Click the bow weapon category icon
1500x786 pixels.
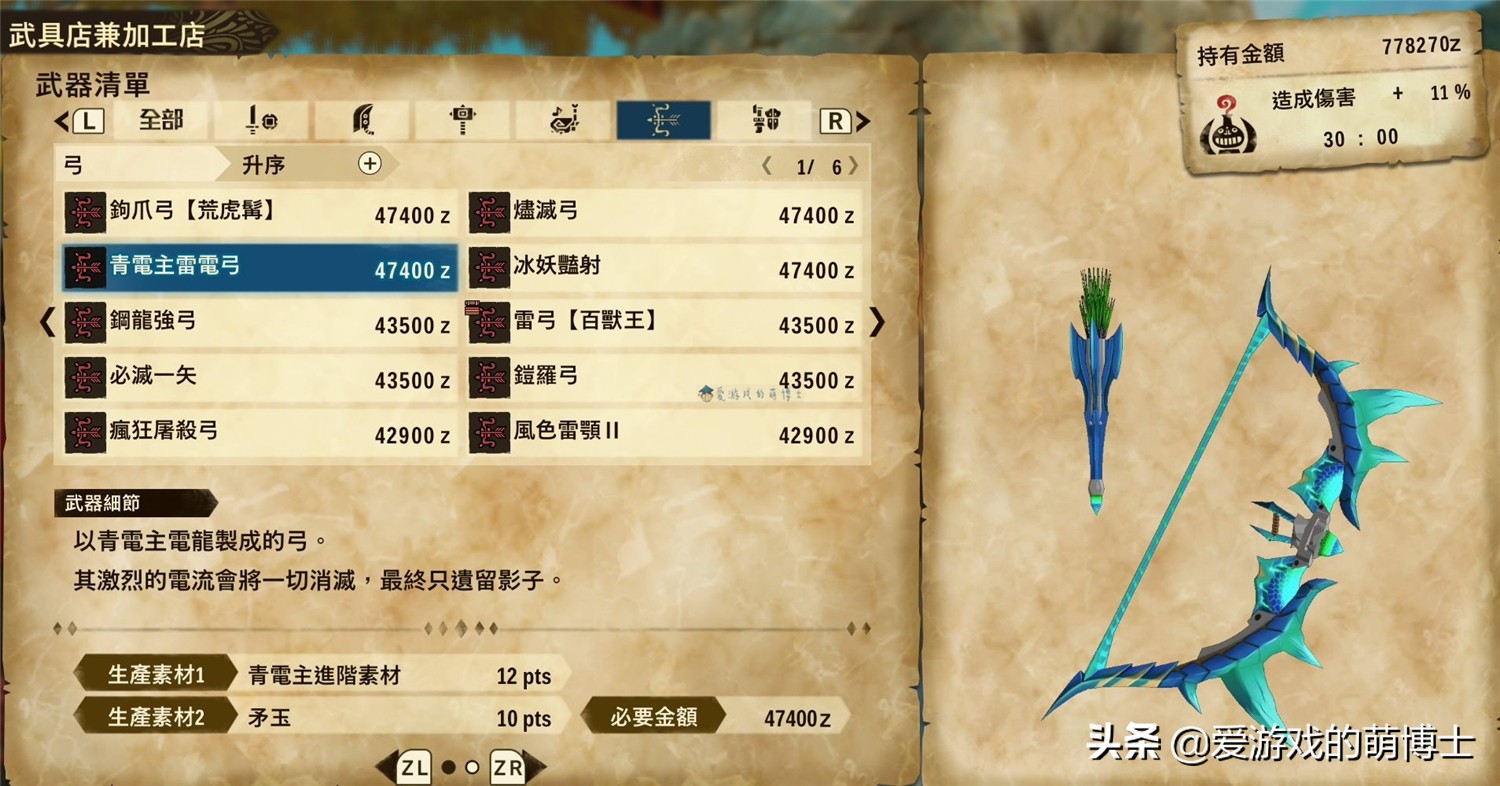(x=663, y=118)
